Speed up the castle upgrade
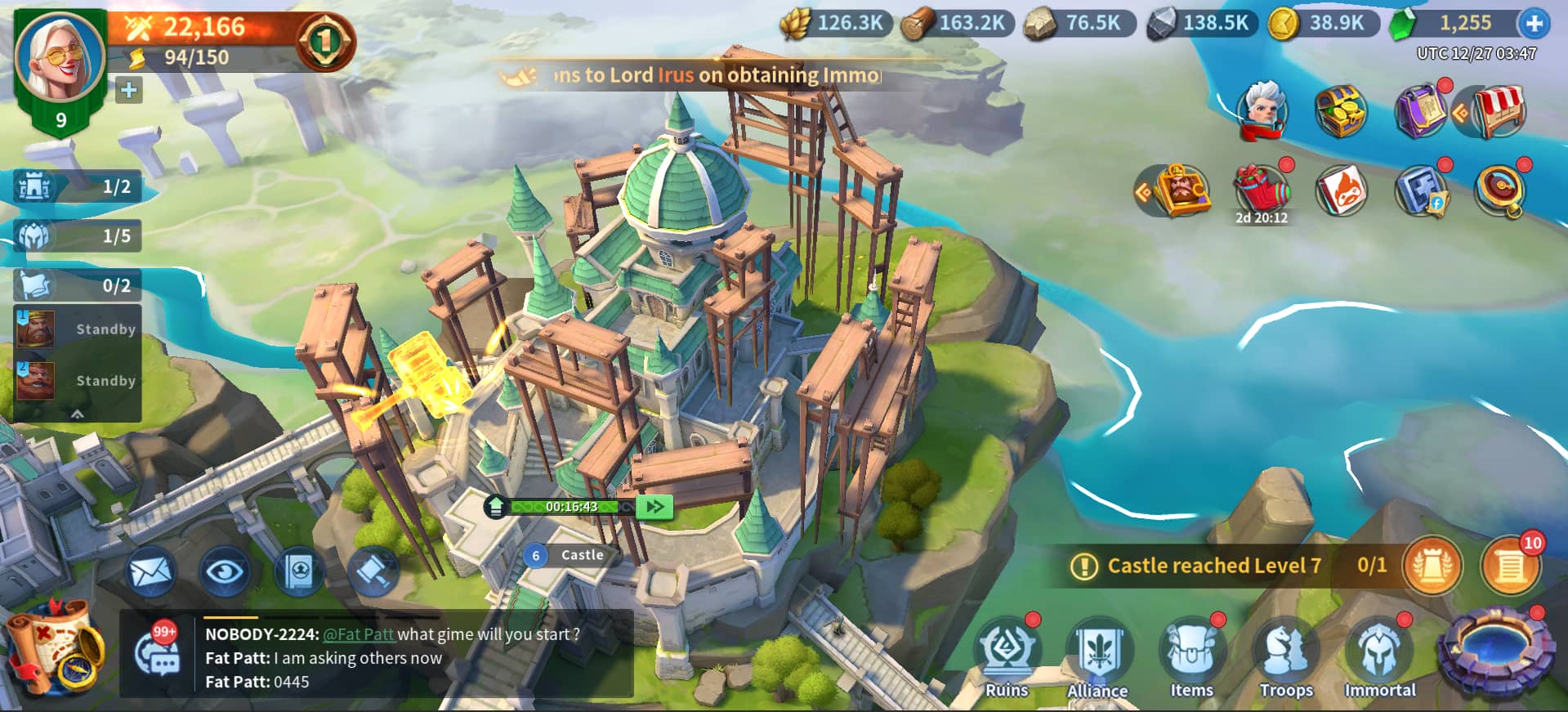 [x=654, y=507]
